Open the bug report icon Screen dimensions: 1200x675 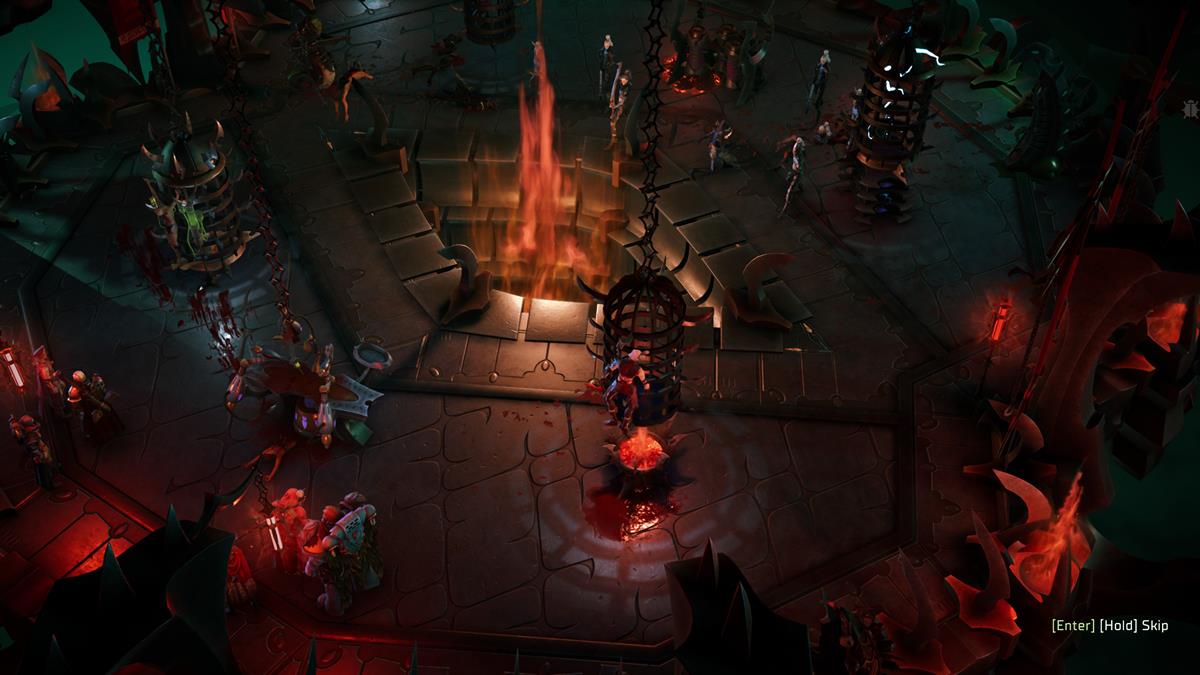pyautogui.click(x=1189, y=107)
